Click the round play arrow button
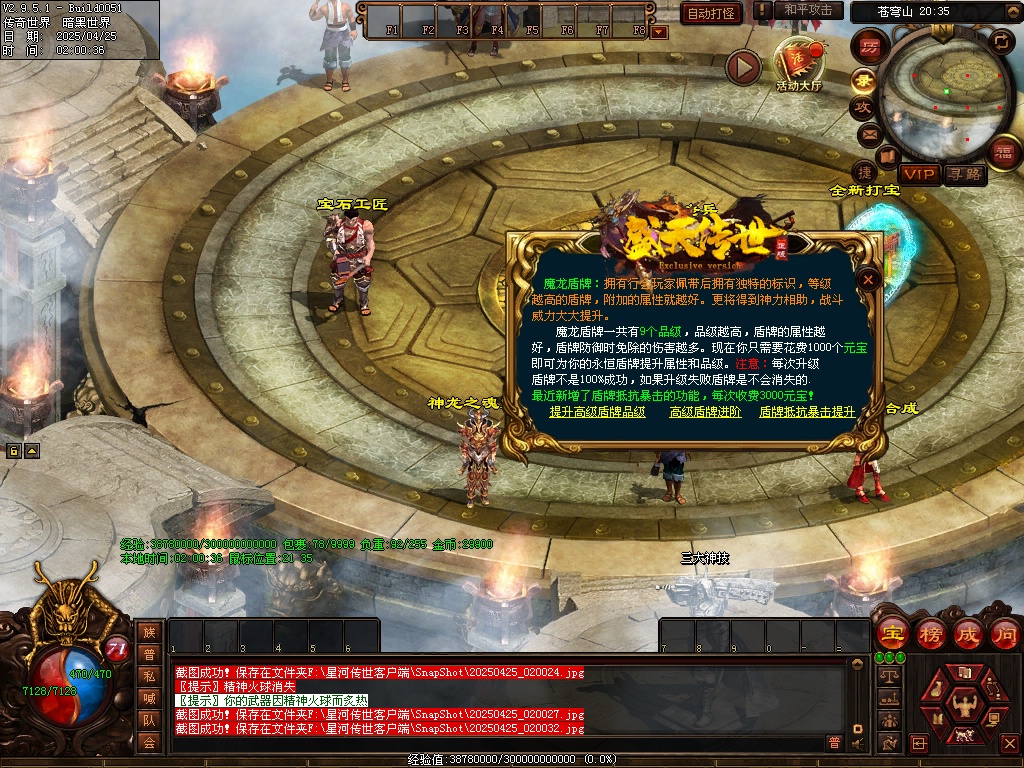The height and width of the screenshot is (768, 1024). (743, 67)
